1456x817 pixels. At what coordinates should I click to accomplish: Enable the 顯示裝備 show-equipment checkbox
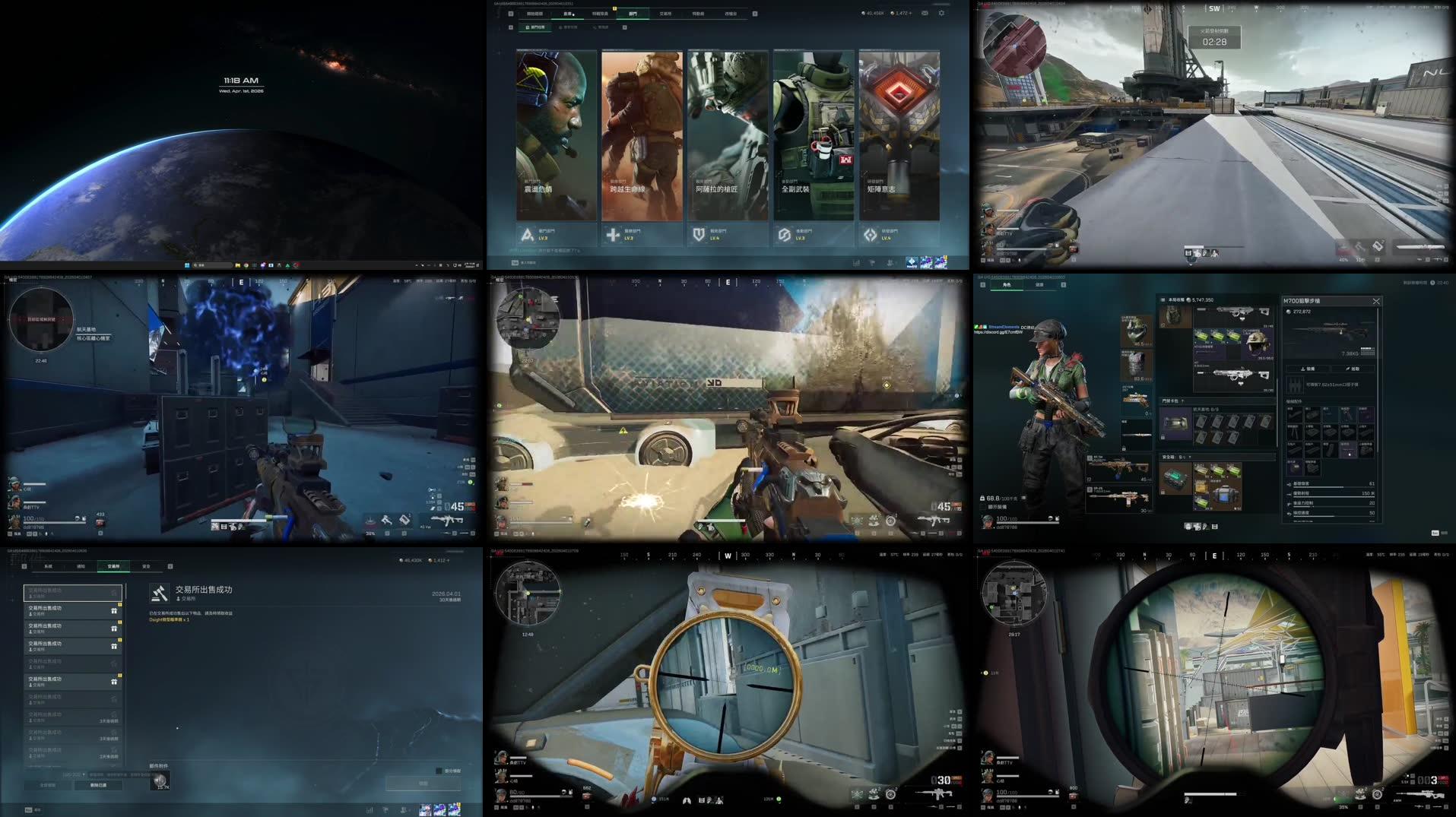(x=982, y=507)
